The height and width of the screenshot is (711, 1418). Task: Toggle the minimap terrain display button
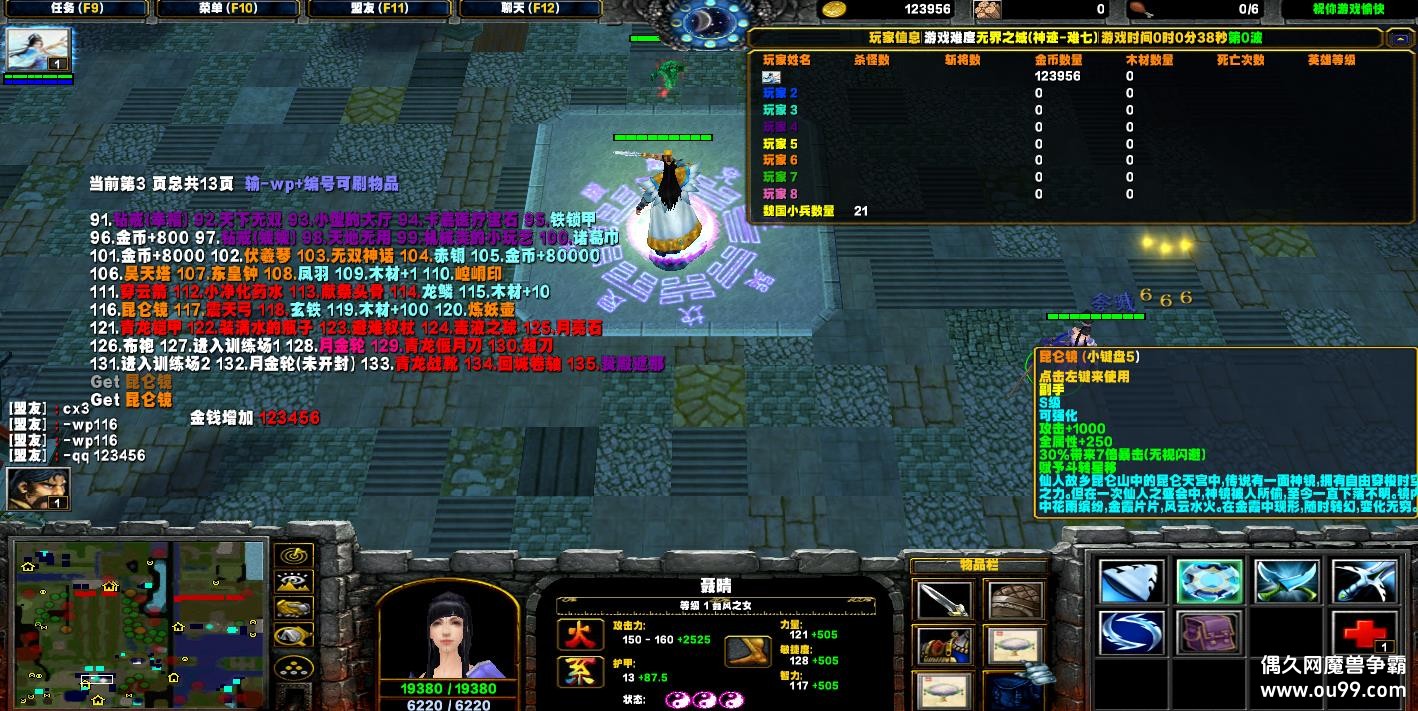point(293,582)
